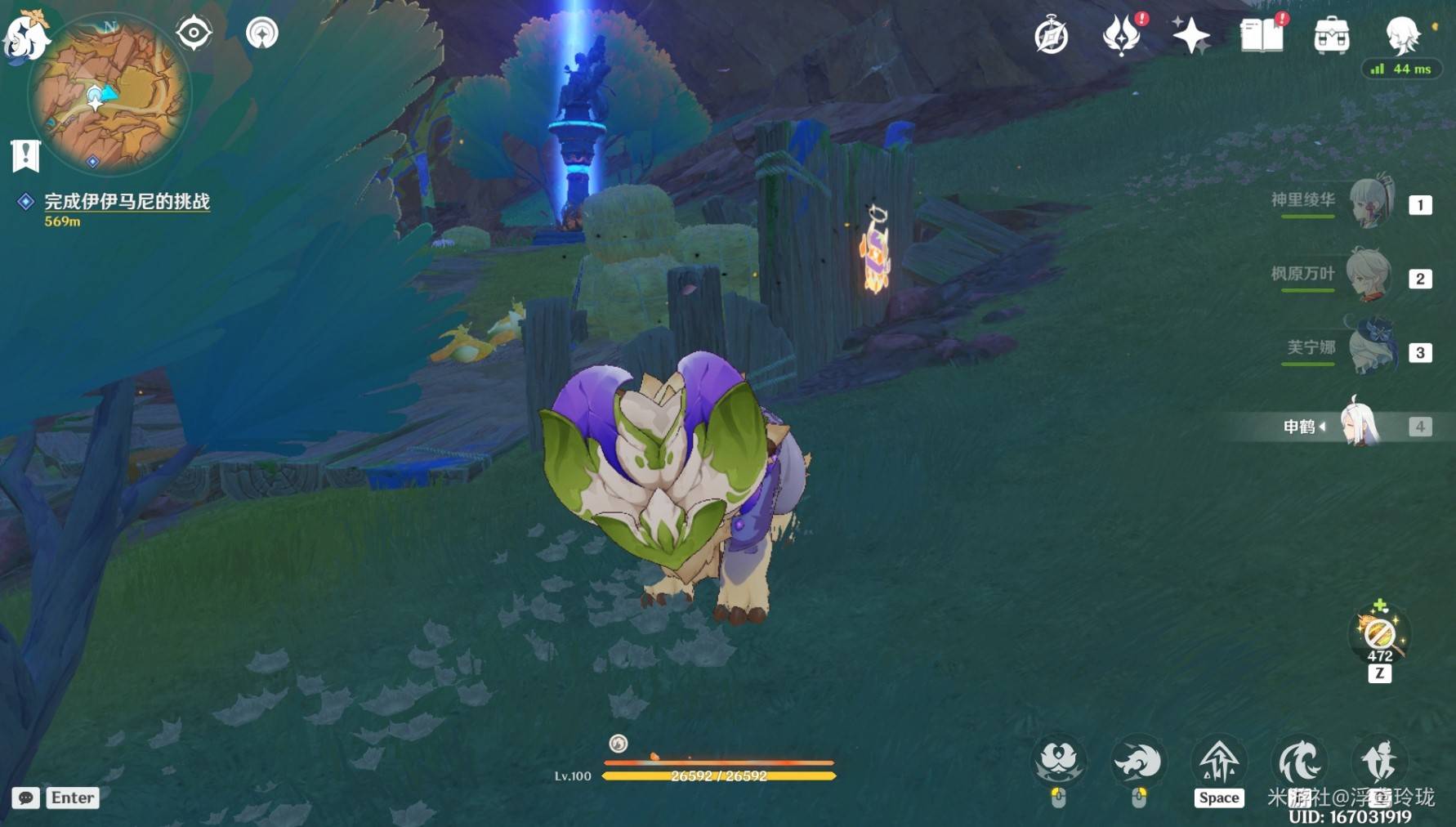
Task: Click the round icon right of the eye icon
Action: tap(262, 34)
